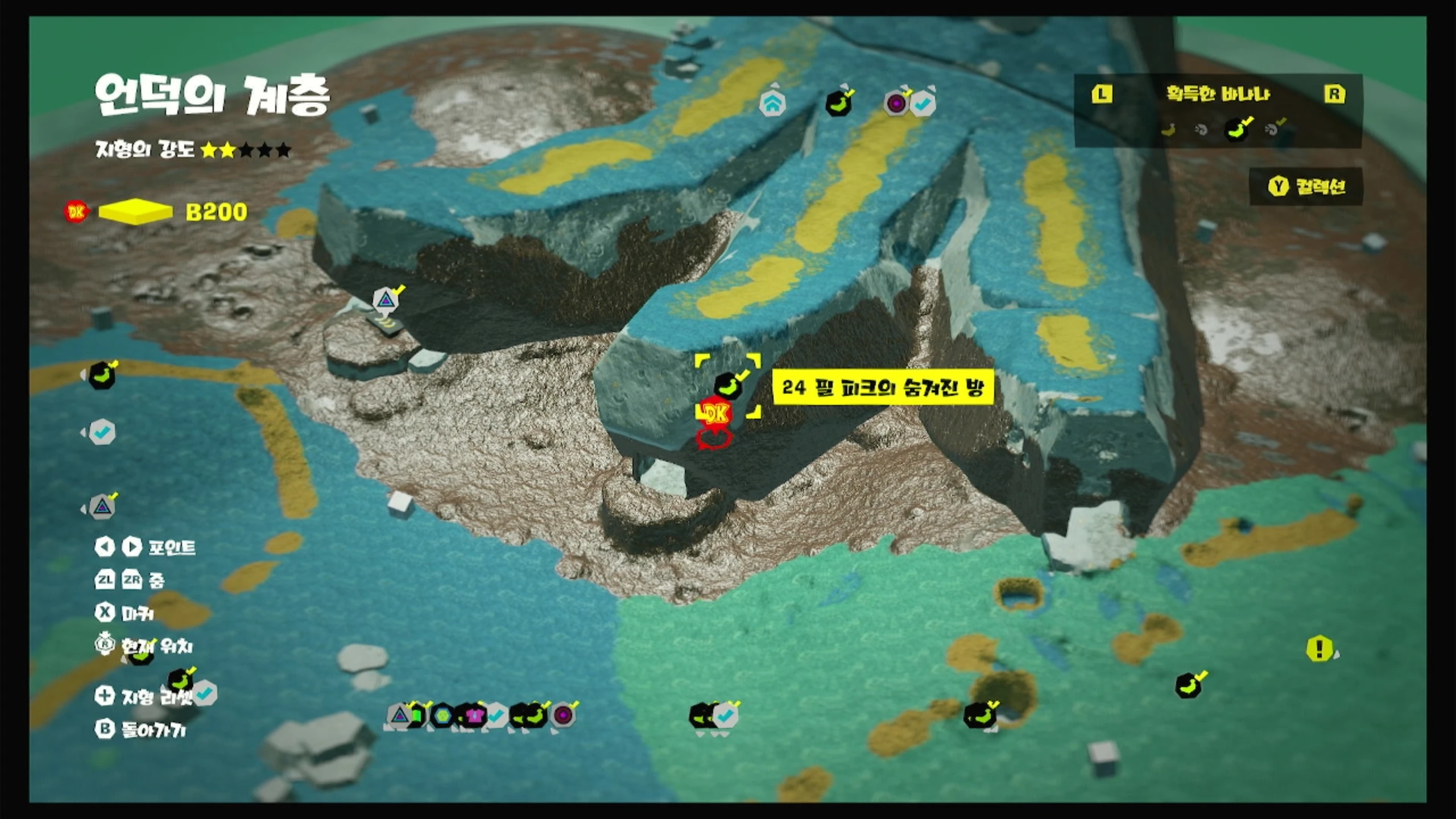Select the purple record disc marker at top

(x=896, y=104)
